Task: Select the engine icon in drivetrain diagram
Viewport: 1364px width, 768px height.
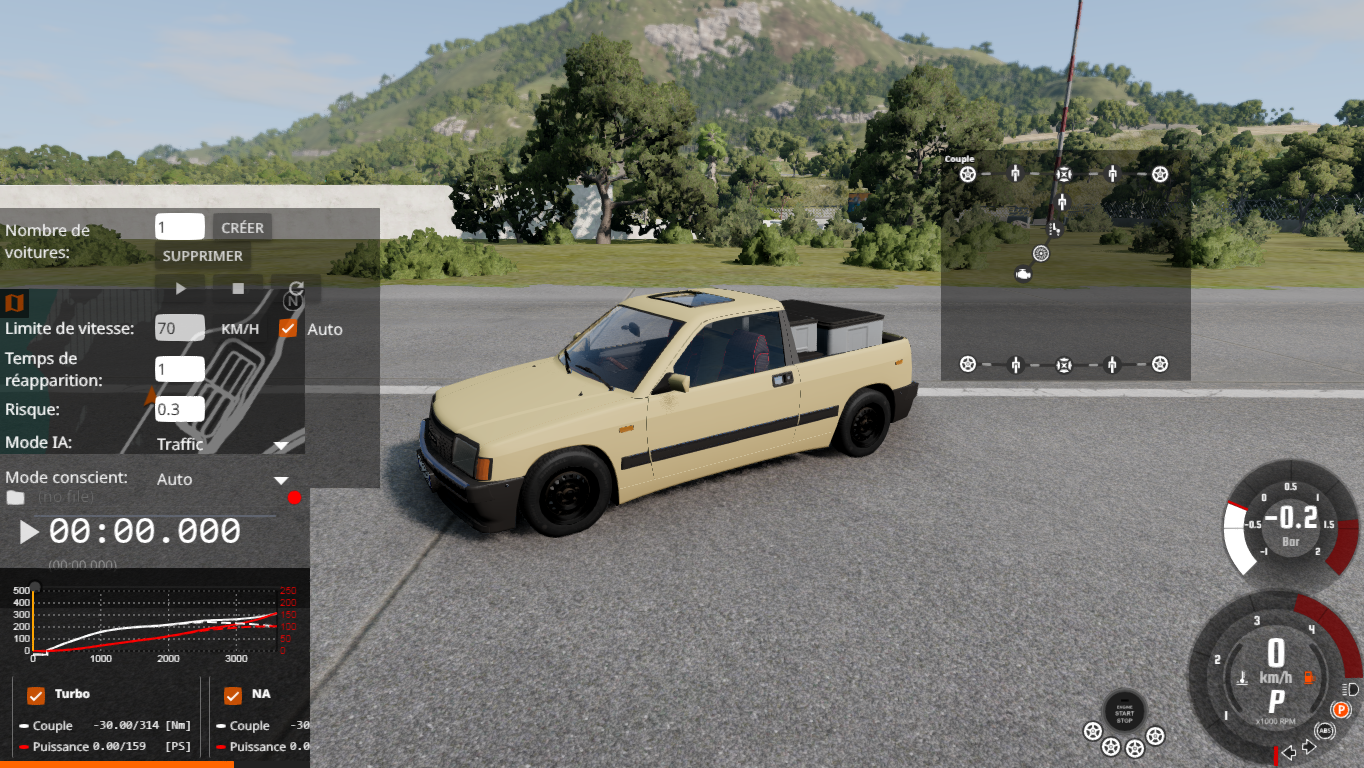Action: (x=1023, y=273)
